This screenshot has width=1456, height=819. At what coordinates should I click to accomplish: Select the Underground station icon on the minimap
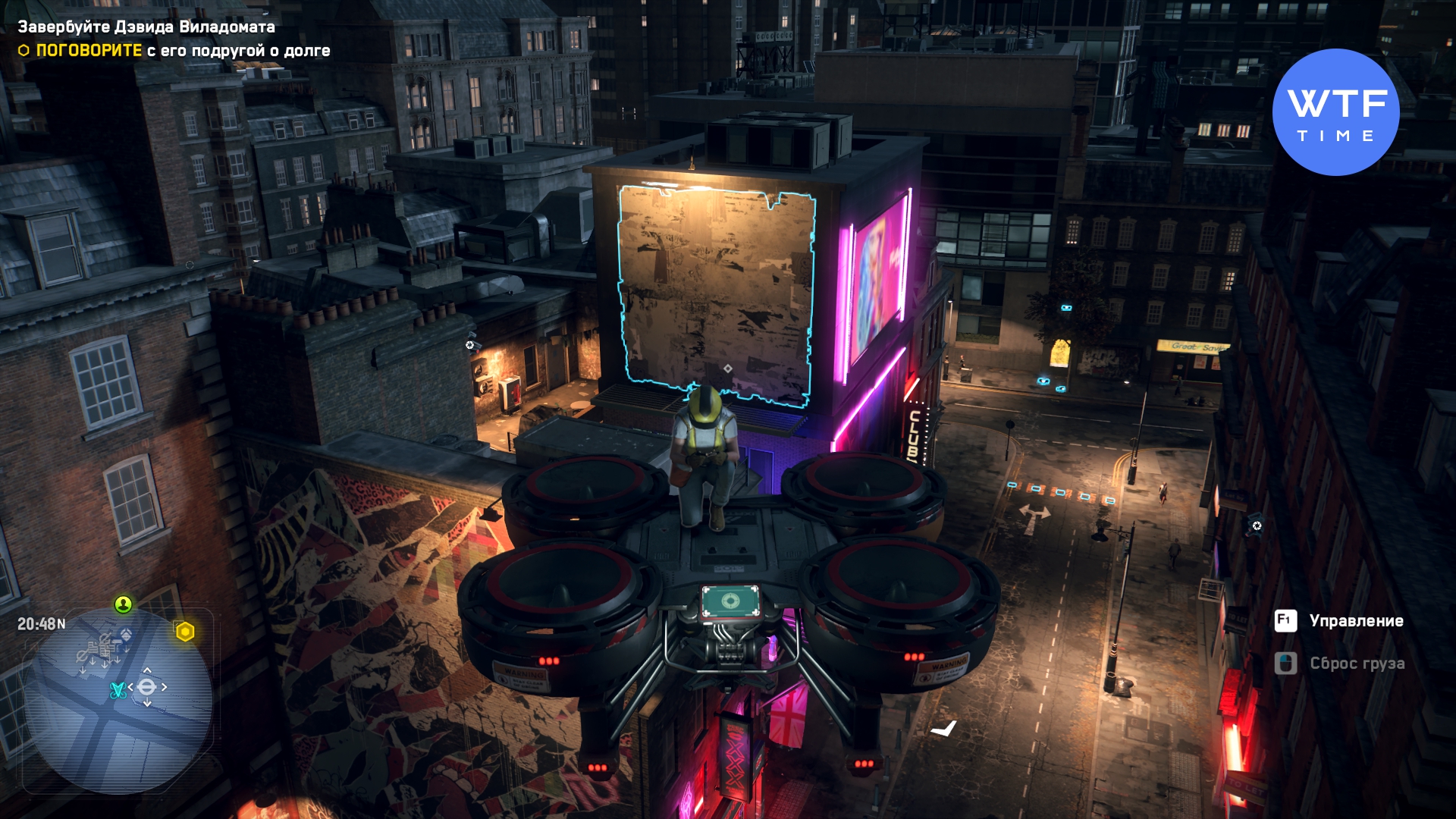(x=147, y=687)
